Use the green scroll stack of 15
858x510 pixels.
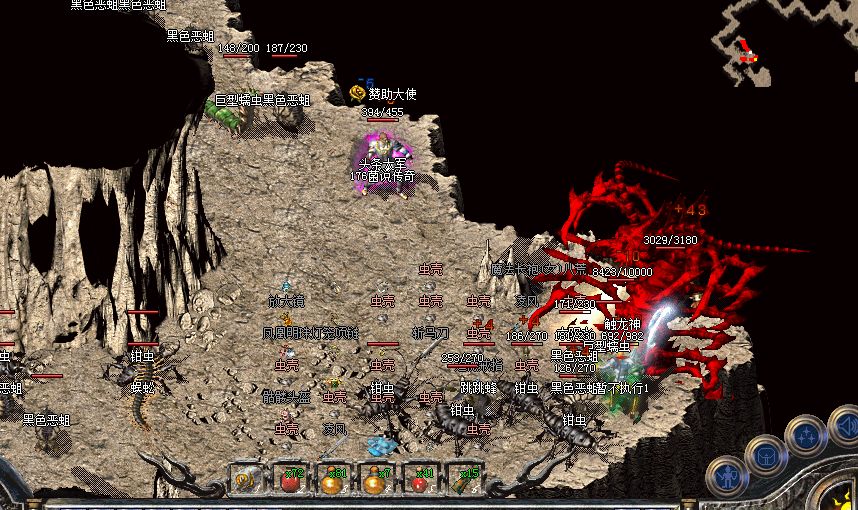464,480
